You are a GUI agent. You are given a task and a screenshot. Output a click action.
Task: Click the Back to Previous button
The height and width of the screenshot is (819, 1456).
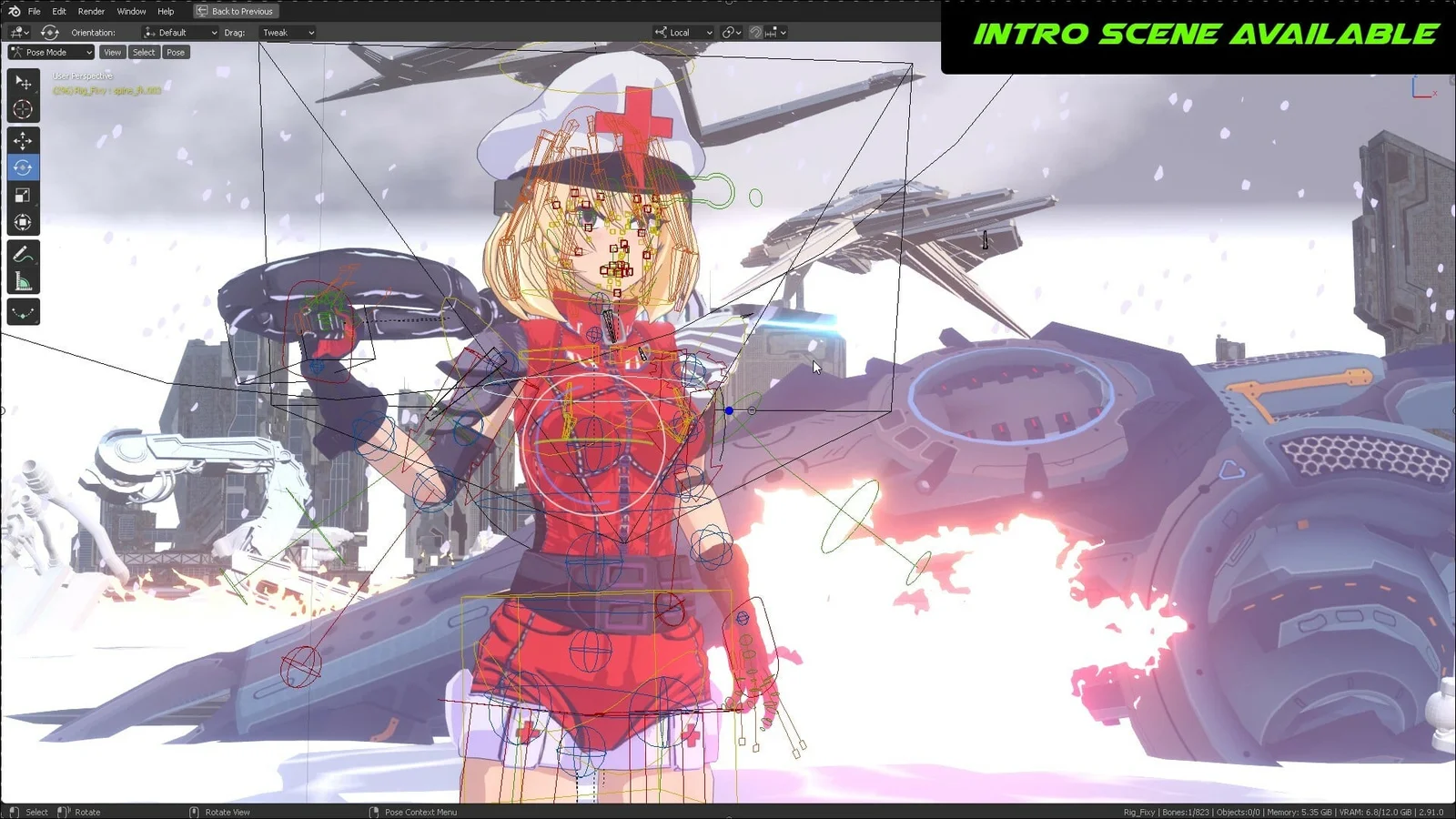click(235, 11)
